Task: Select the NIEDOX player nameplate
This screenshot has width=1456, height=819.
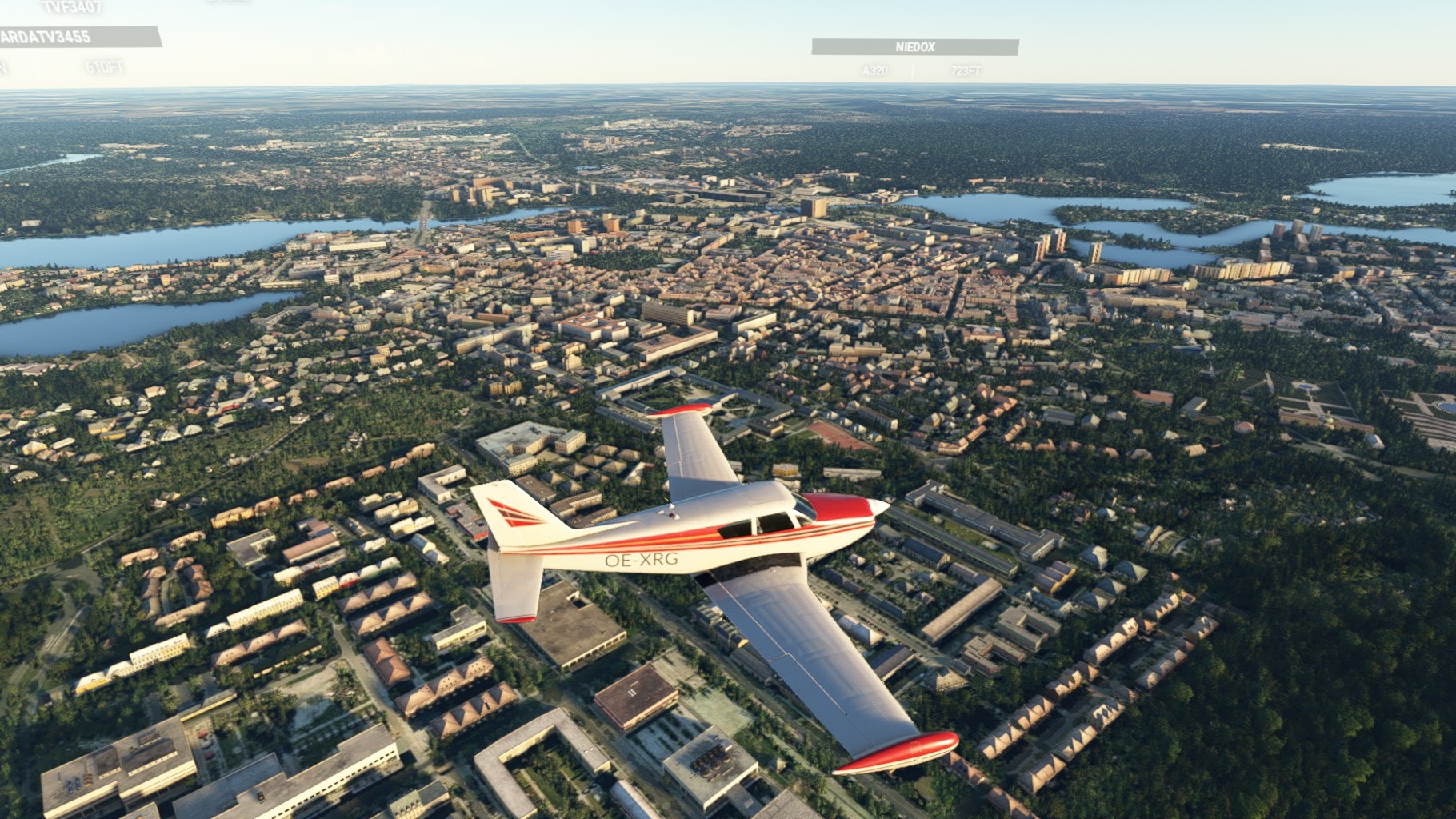Action: [914, 47]
